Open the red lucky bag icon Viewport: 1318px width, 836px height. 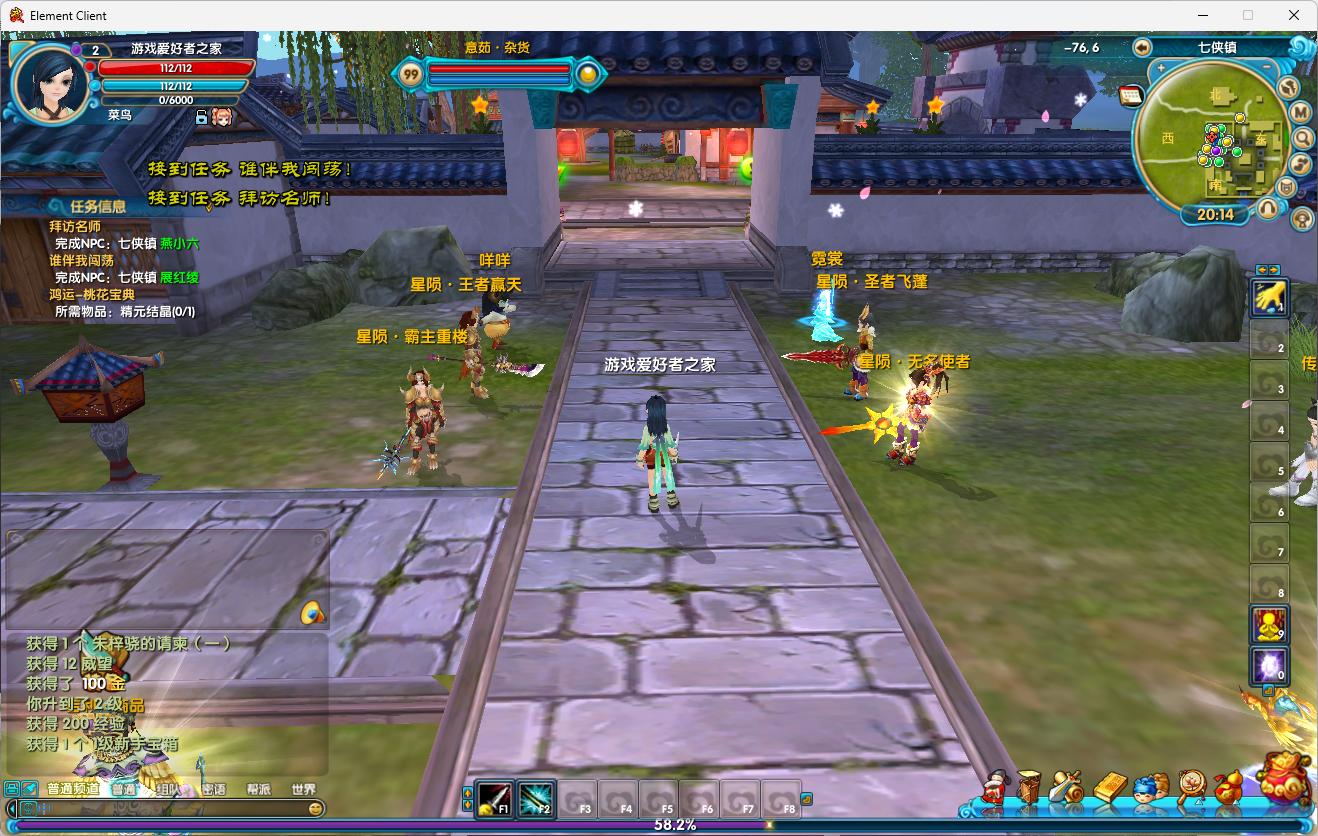click(1284, 780)
